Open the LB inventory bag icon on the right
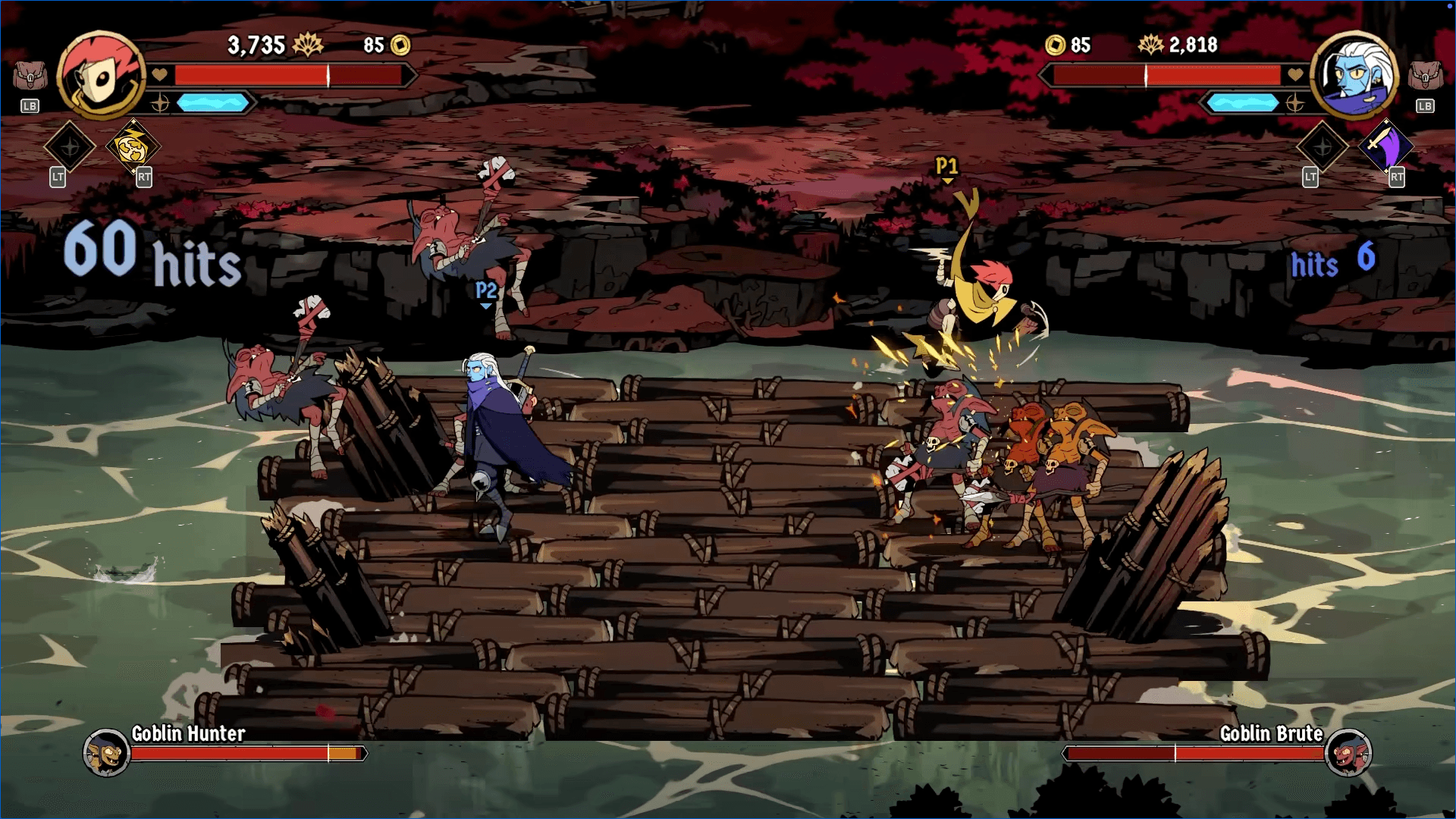Screen dimensions: 1456x819 click(x=1426, y=76)
